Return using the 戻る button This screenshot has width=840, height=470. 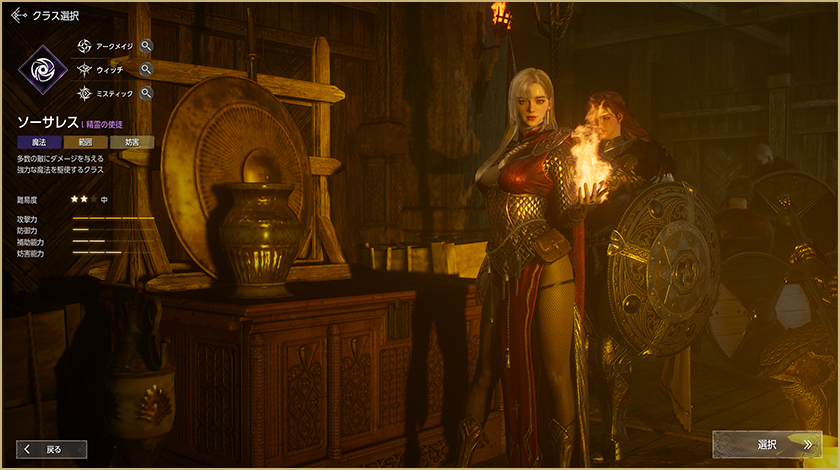(52, 449)
